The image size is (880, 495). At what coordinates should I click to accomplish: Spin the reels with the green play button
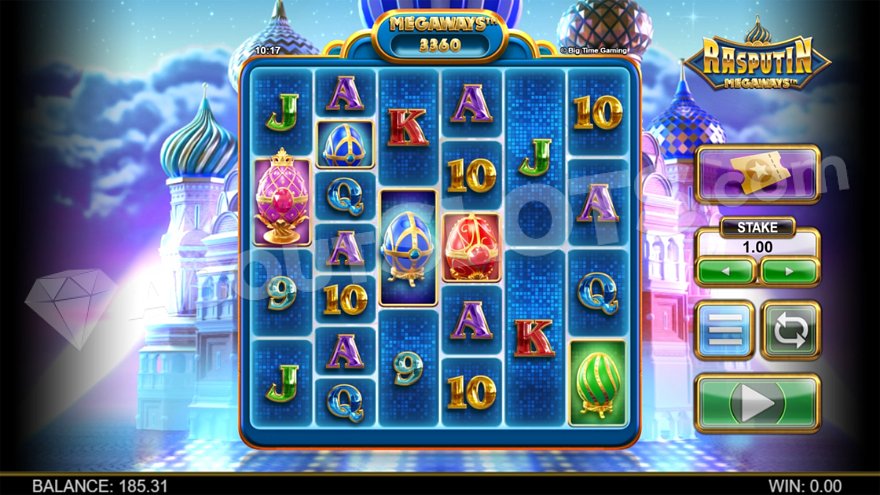757,403
